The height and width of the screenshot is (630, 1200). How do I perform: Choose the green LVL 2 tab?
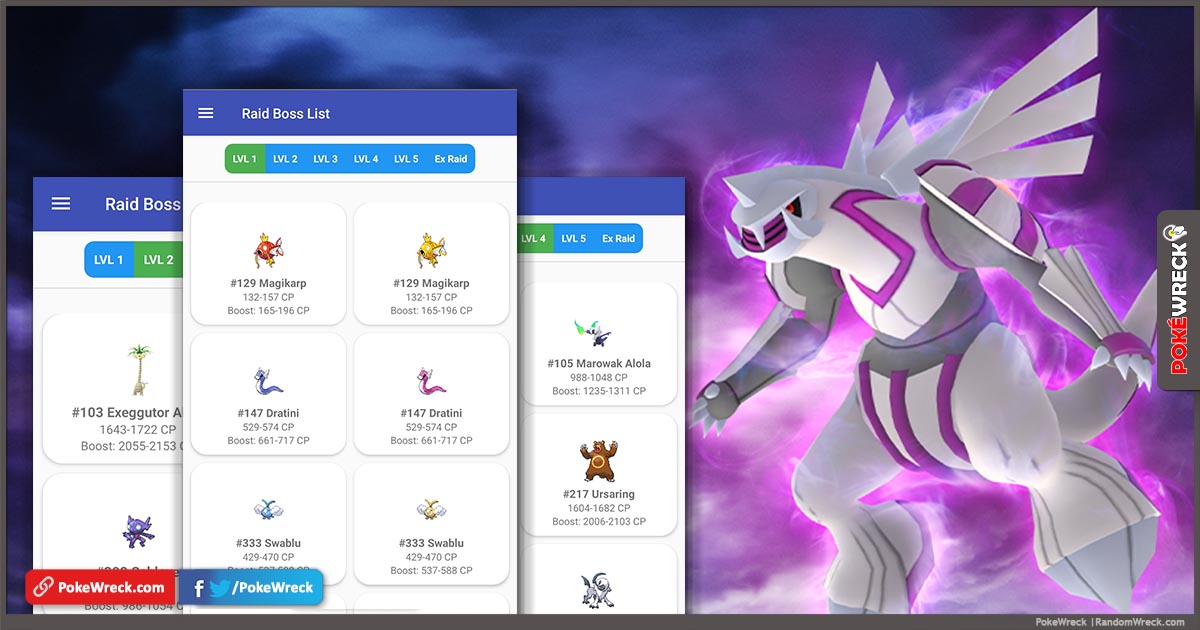(158, 260)
